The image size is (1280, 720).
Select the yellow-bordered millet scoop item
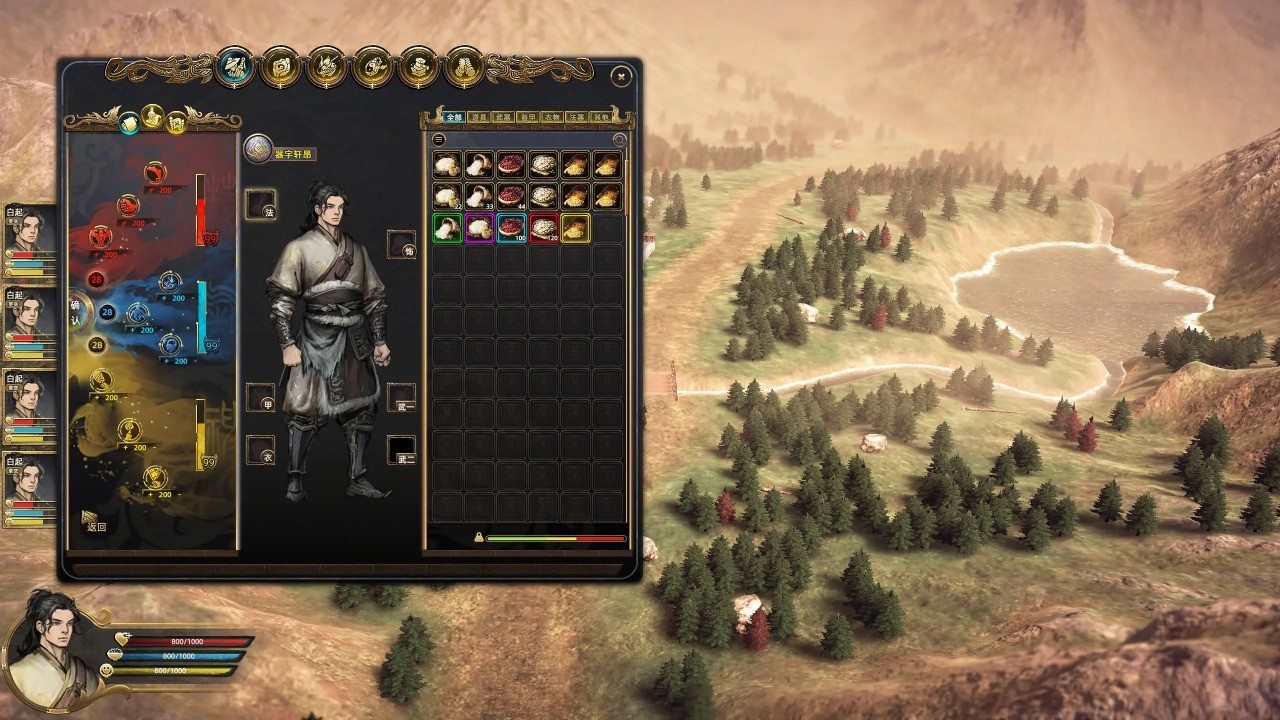[575, 228]
